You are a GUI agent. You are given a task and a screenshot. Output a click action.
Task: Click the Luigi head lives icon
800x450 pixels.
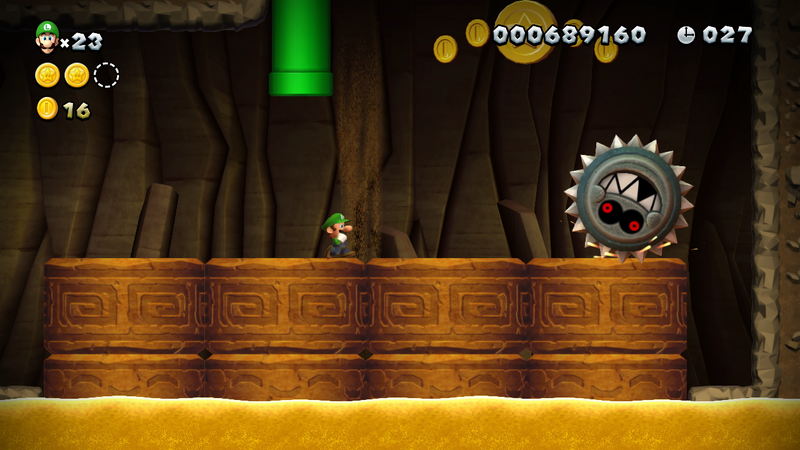[46, 37]
